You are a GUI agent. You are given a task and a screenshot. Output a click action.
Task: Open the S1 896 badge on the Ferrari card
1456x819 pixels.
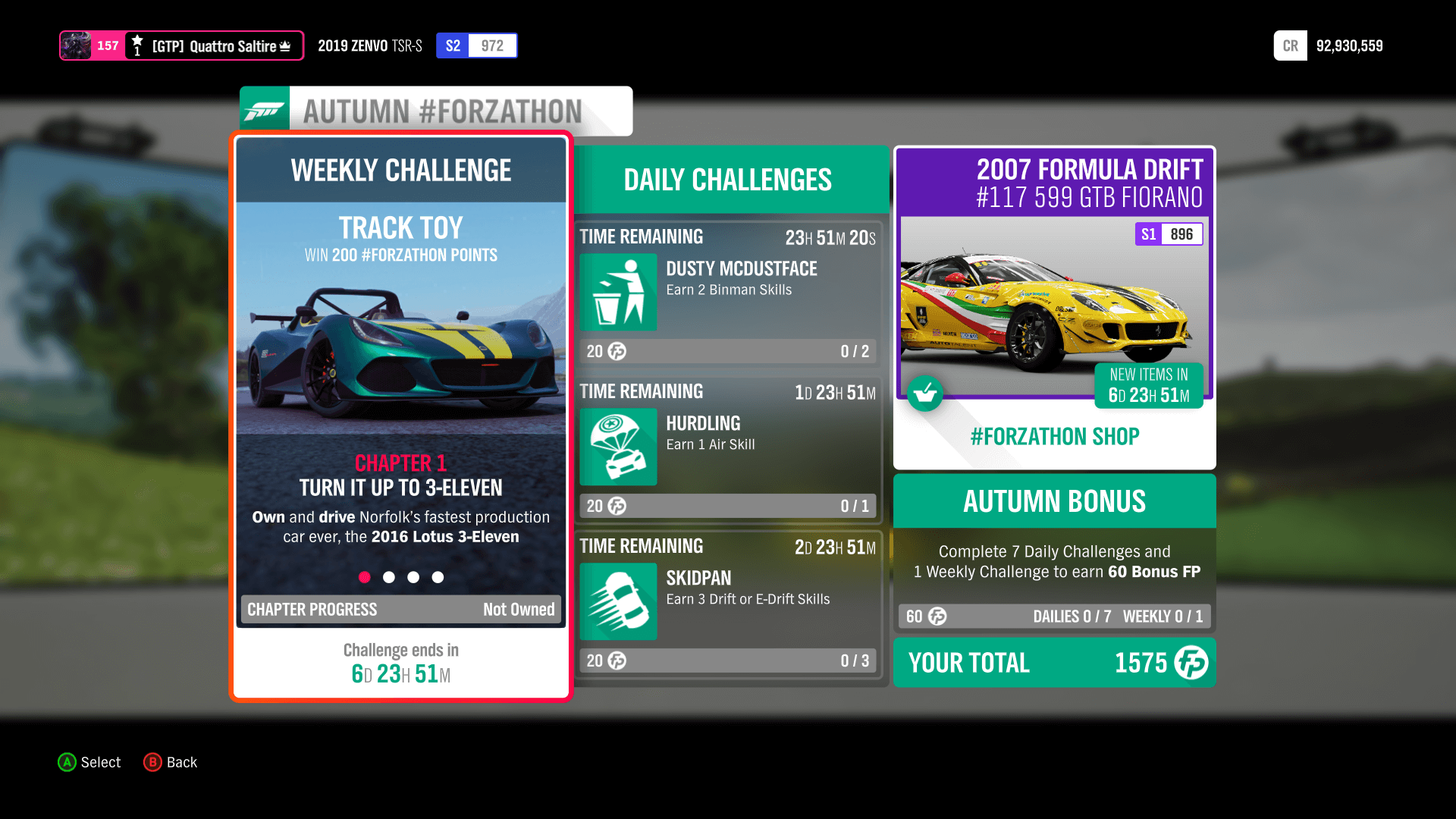[x=1169, y=234]
